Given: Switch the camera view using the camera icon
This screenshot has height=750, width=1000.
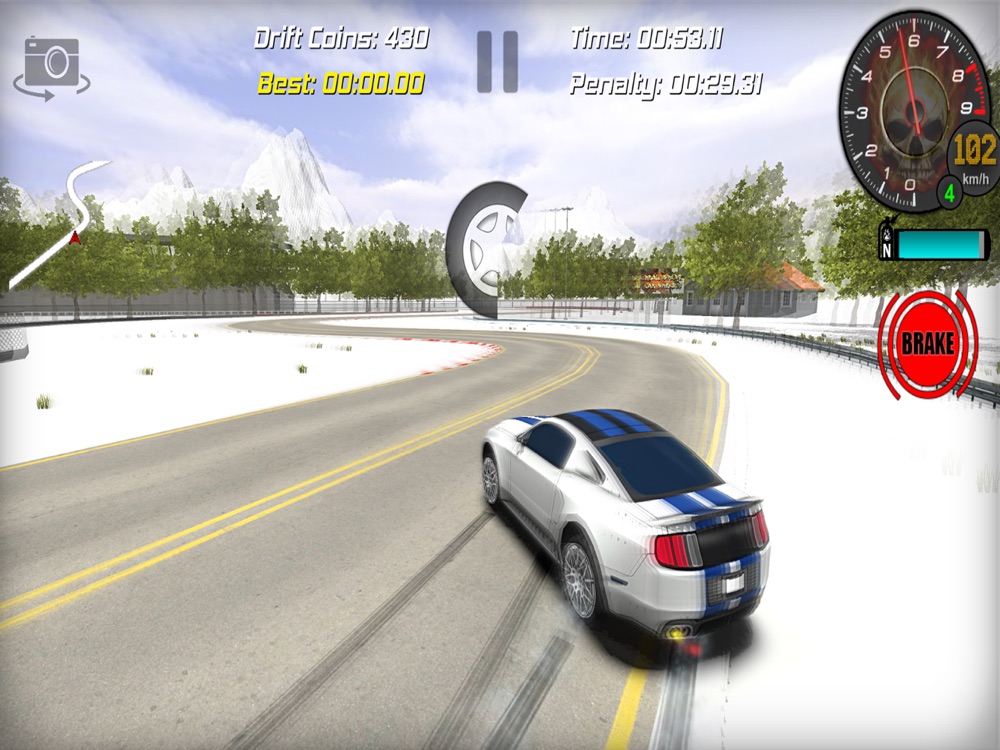Looking at the screenshot, I should click(51, 66).
